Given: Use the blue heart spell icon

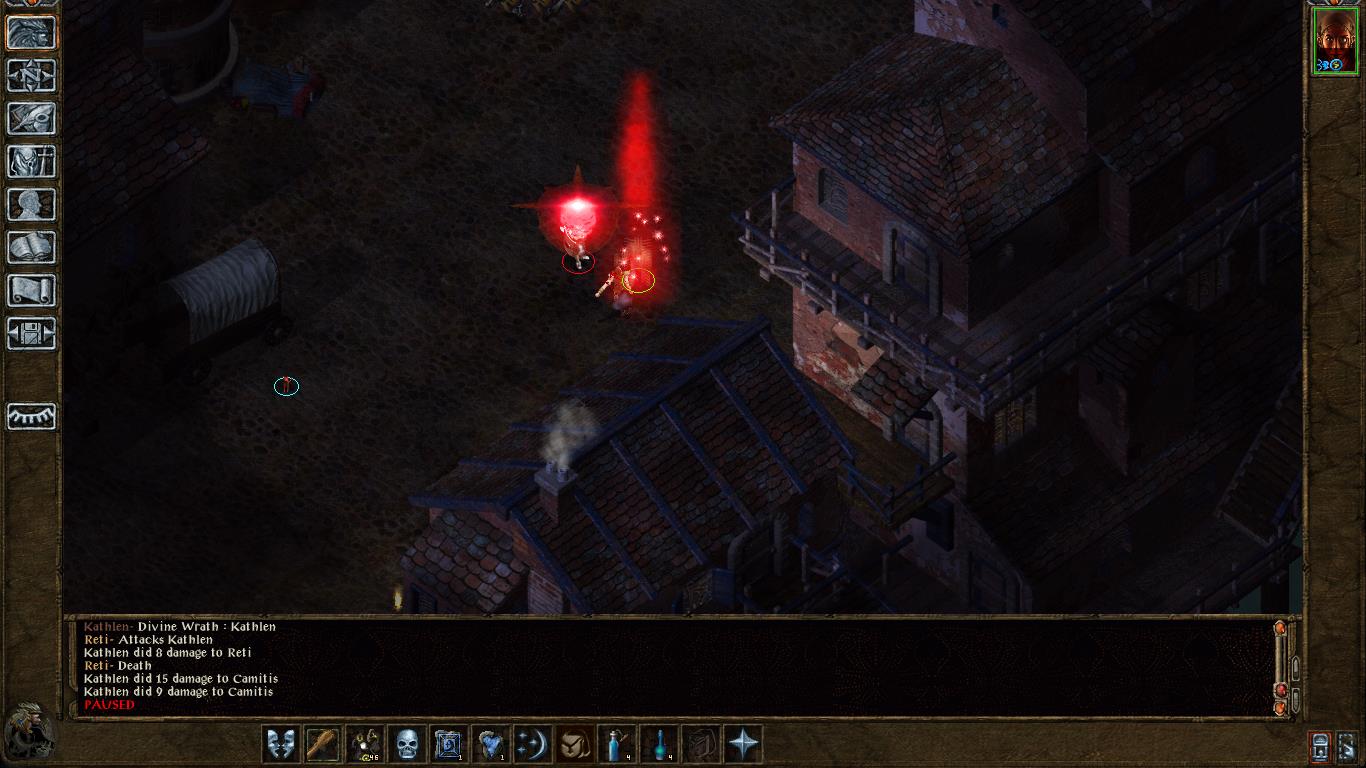Looking at the screenshot, I should tap(491, 744).
